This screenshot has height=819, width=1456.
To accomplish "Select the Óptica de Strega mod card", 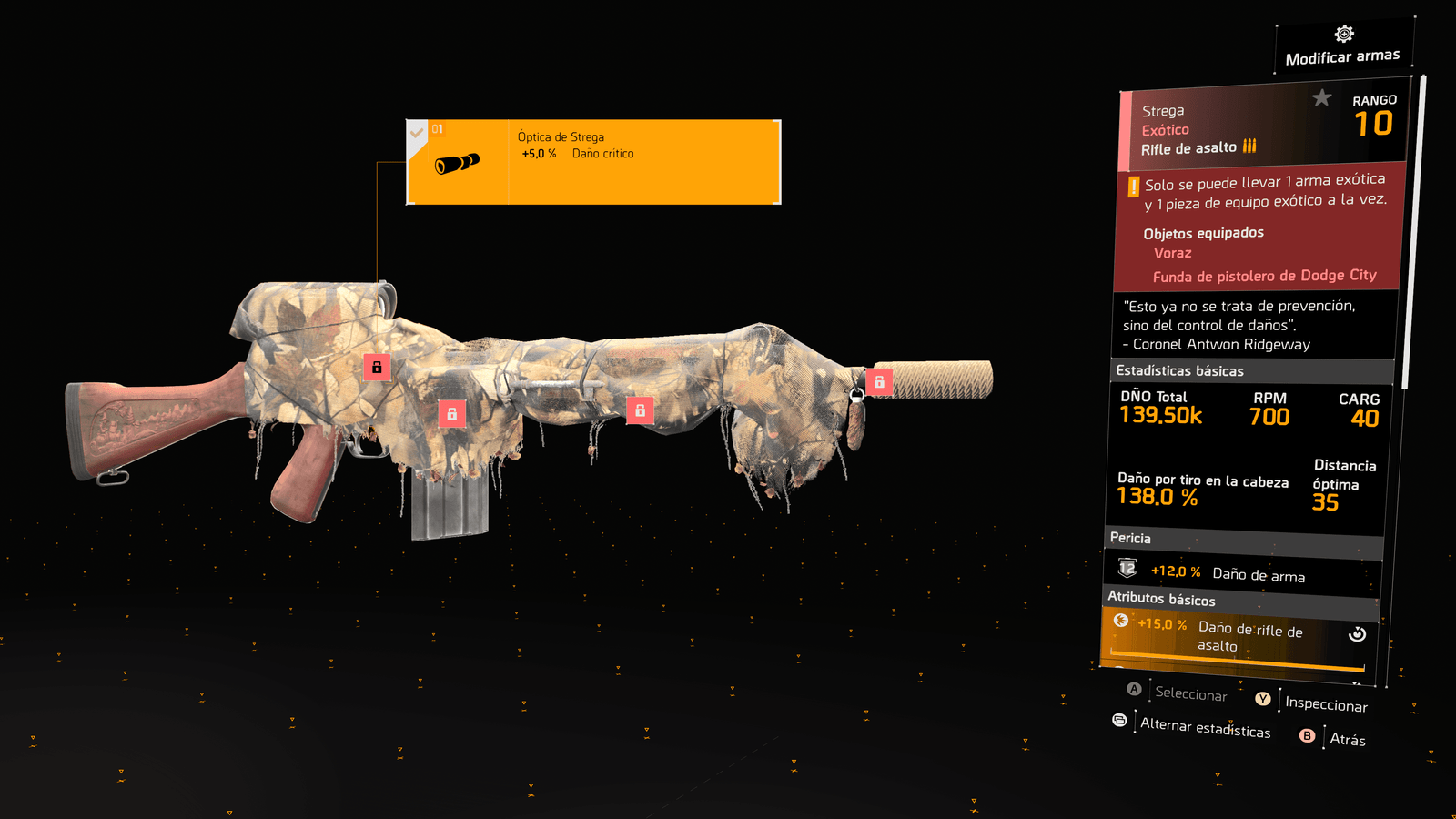I will point(593,162).
